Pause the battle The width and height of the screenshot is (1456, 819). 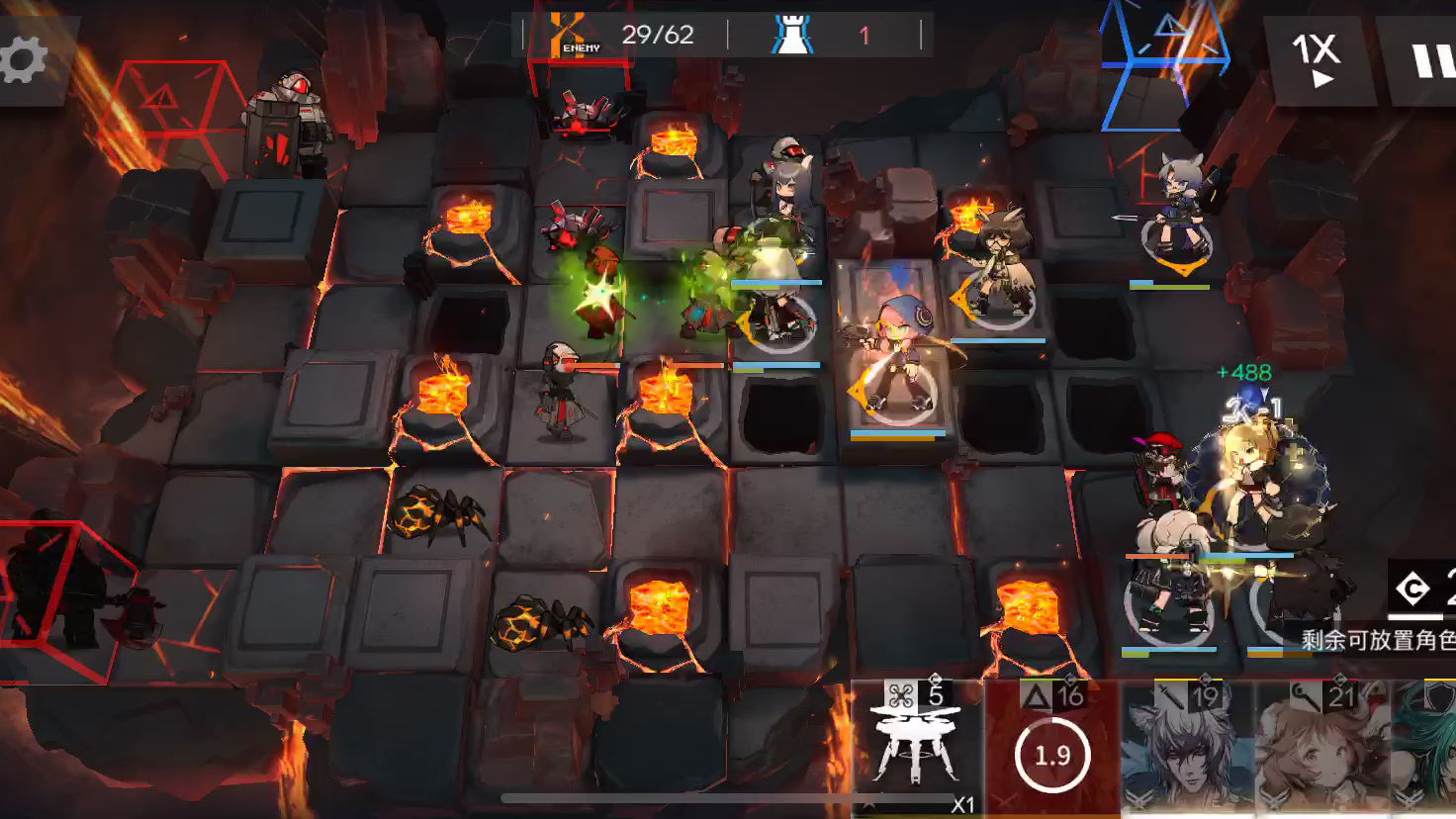pyautogui.click(x=1428, y=60)
